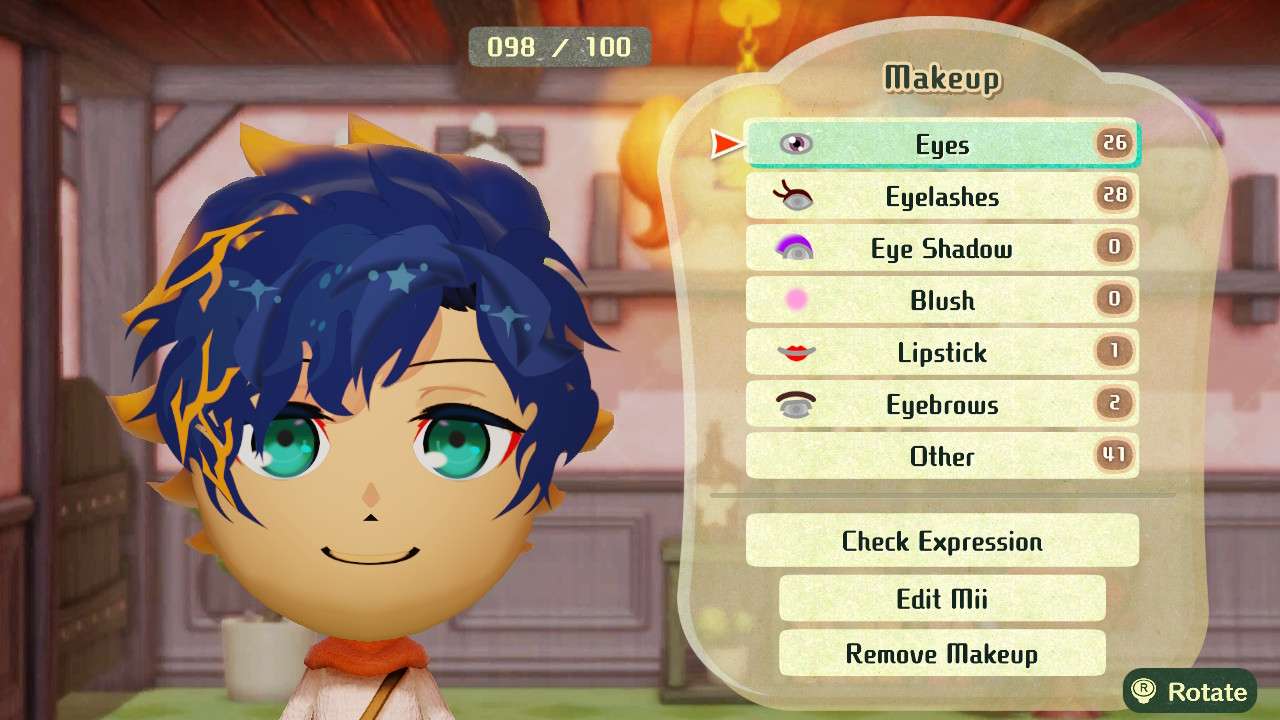This screenshot has height=720, width=1280.
Task: Open the Other makeup category
Action: tap(940, 456)
